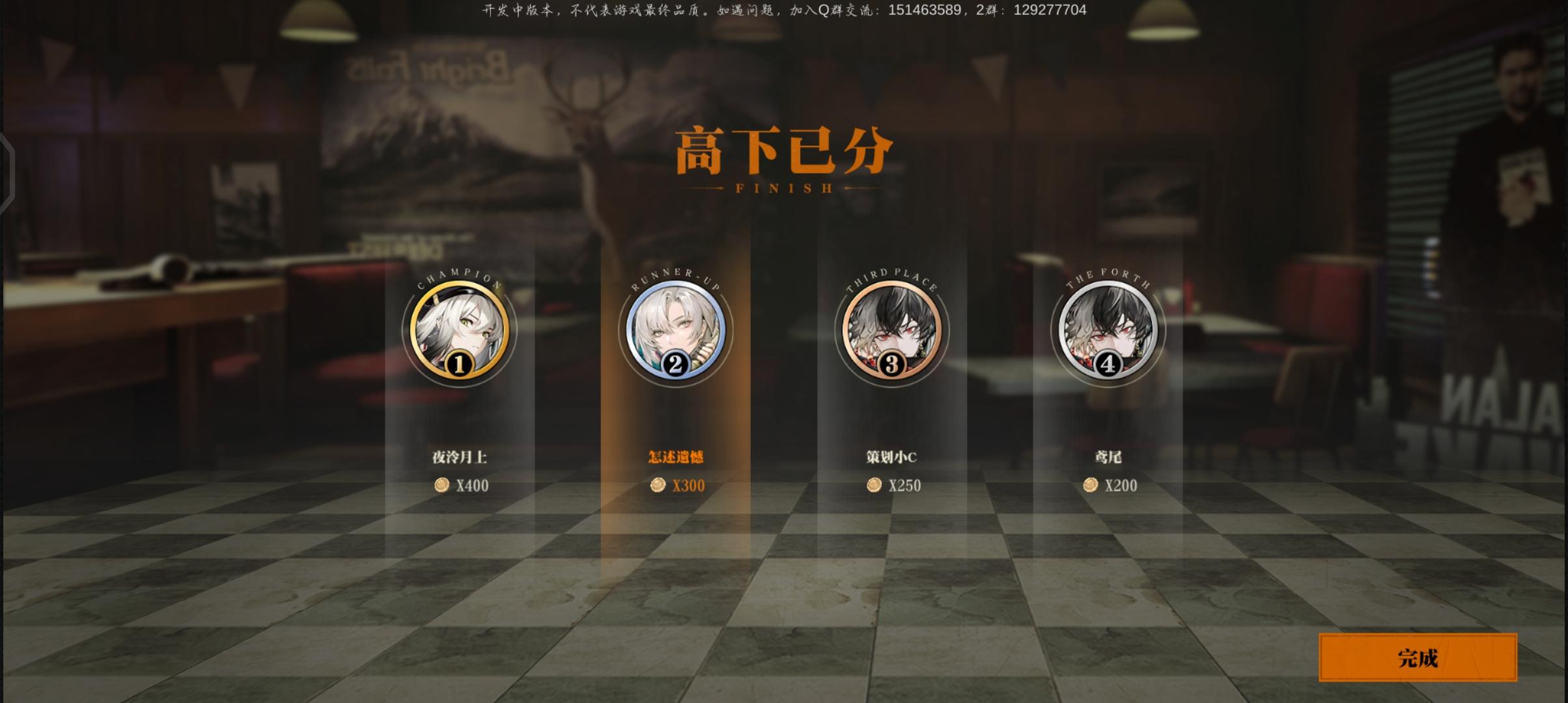Select the coin icon next to X300
This screenshot has width=1568, height=703.
pos(660,485)
